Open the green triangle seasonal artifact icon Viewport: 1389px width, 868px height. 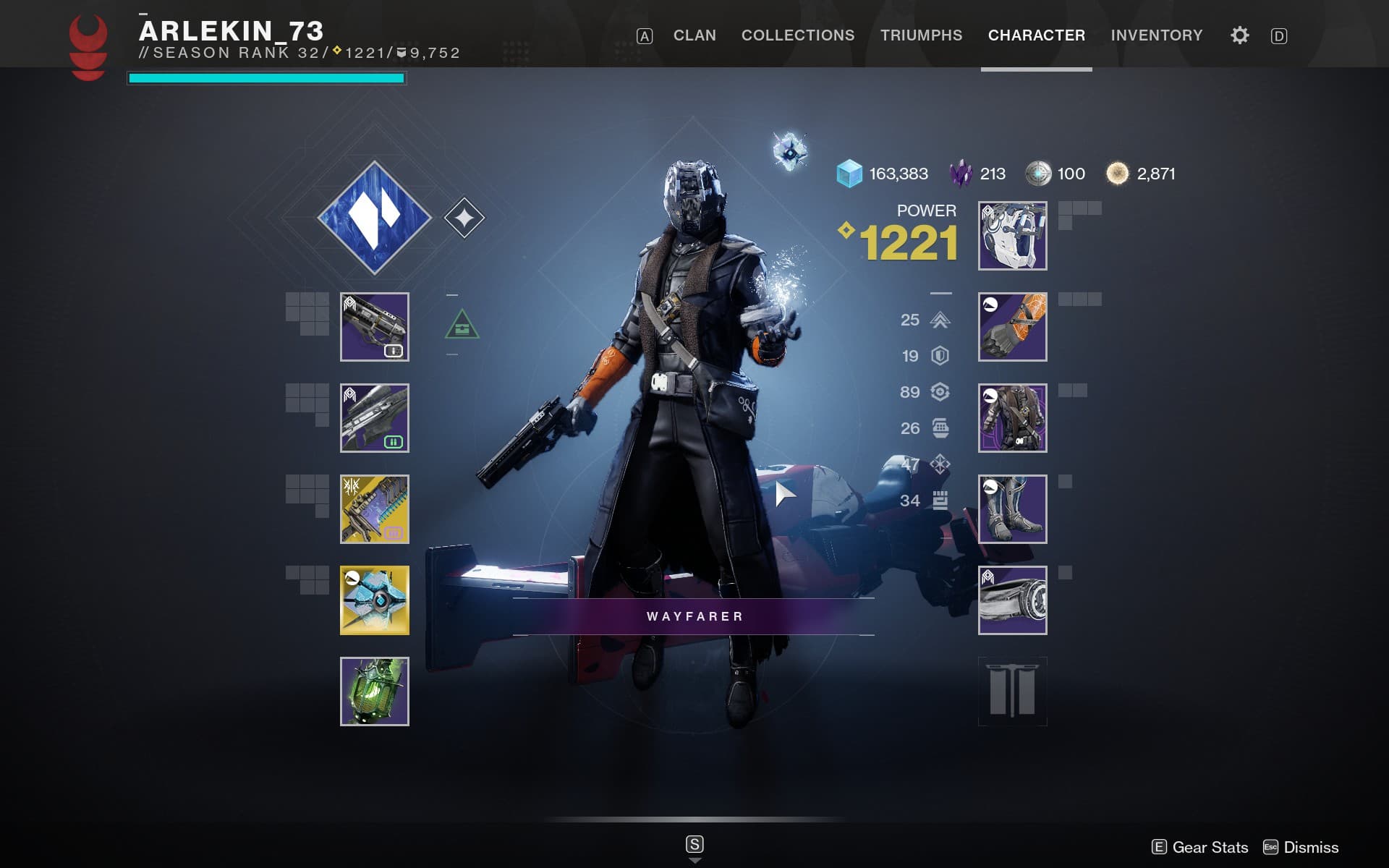462,325
